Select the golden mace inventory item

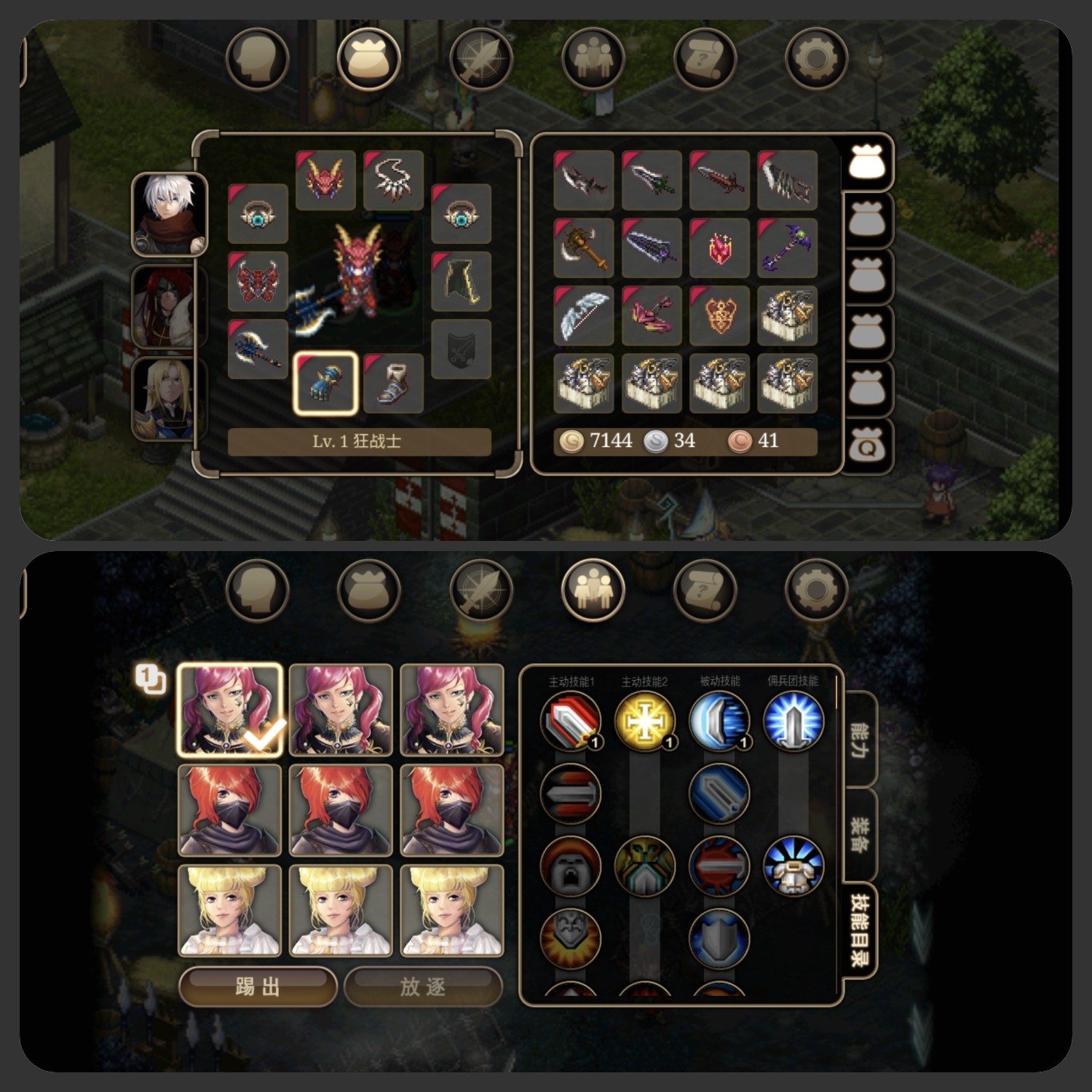(x=584, y=248)
